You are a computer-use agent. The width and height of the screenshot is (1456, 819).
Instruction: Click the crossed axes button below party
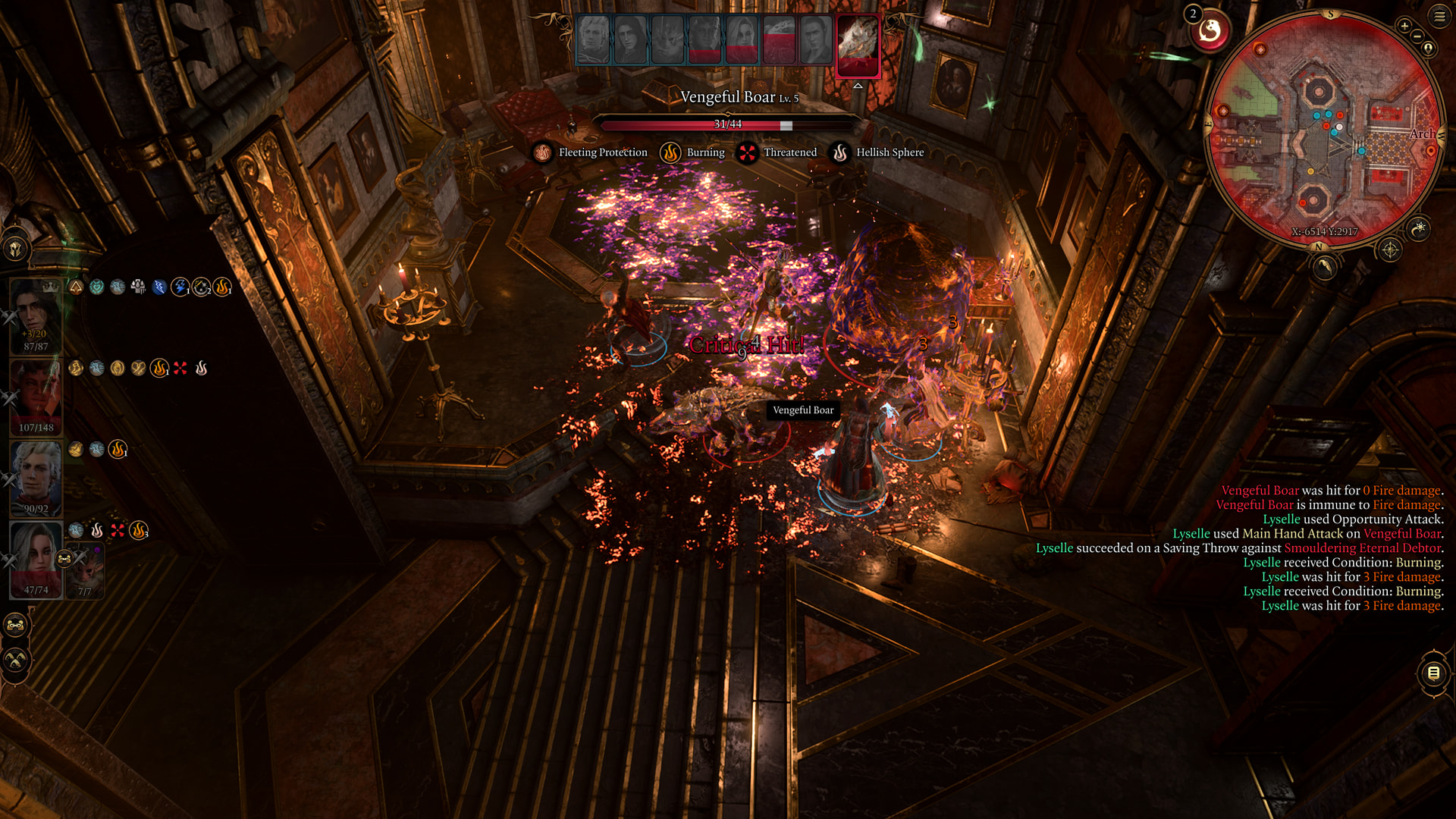pos(15,661)
